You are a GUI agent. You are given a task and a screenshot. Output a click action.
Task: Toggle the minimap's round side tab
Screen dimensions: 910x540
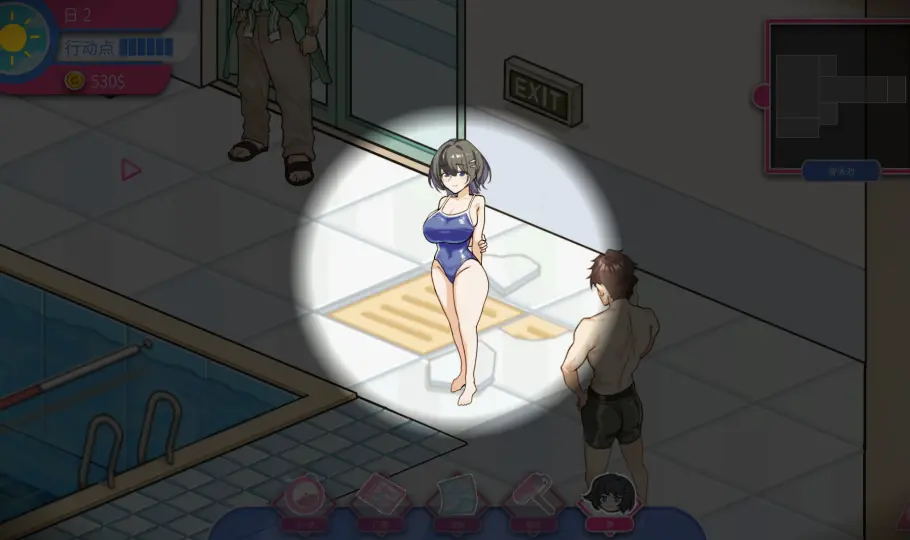pos(762,97)
